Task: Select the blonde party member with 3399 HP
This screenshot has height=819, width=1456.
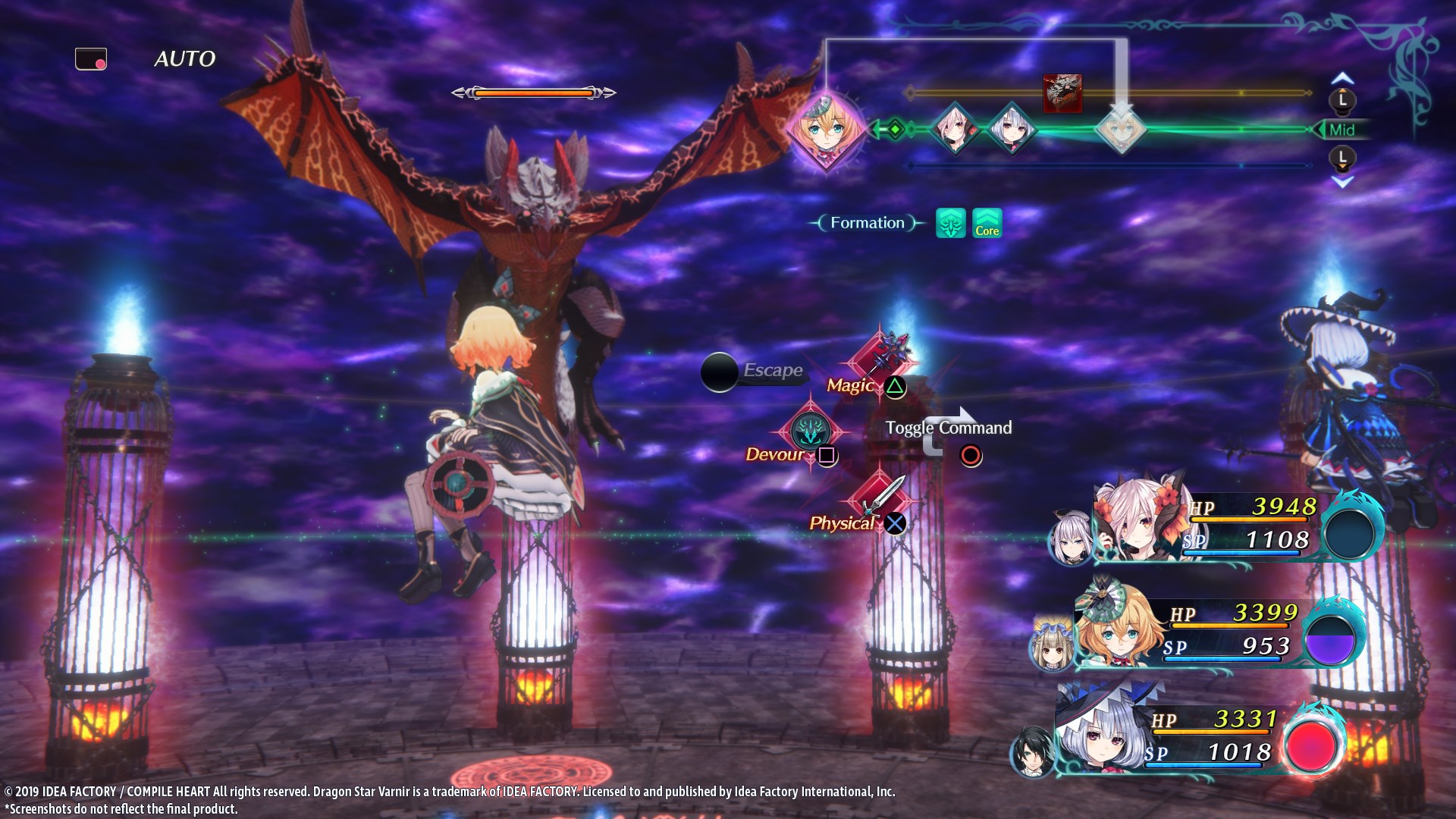Action: 1119,629
